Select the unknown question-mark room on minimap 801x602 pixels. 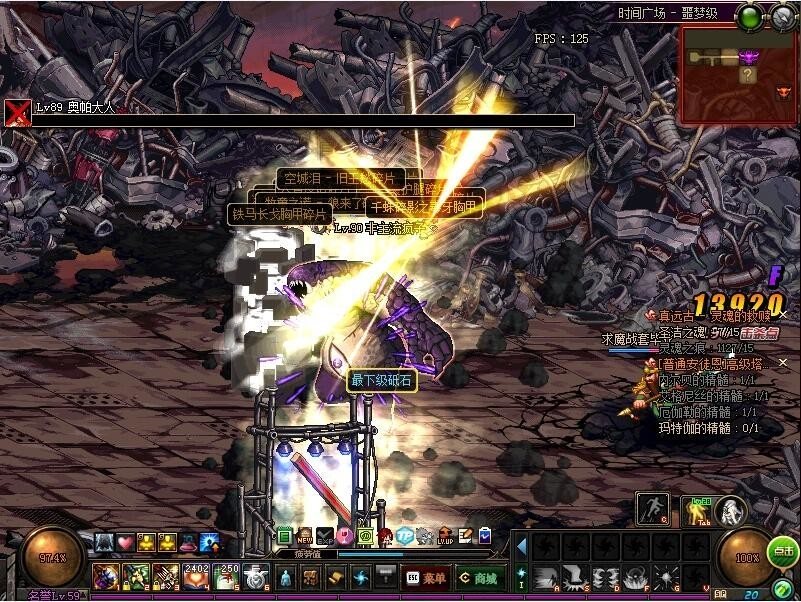click(x=747, y=75)
